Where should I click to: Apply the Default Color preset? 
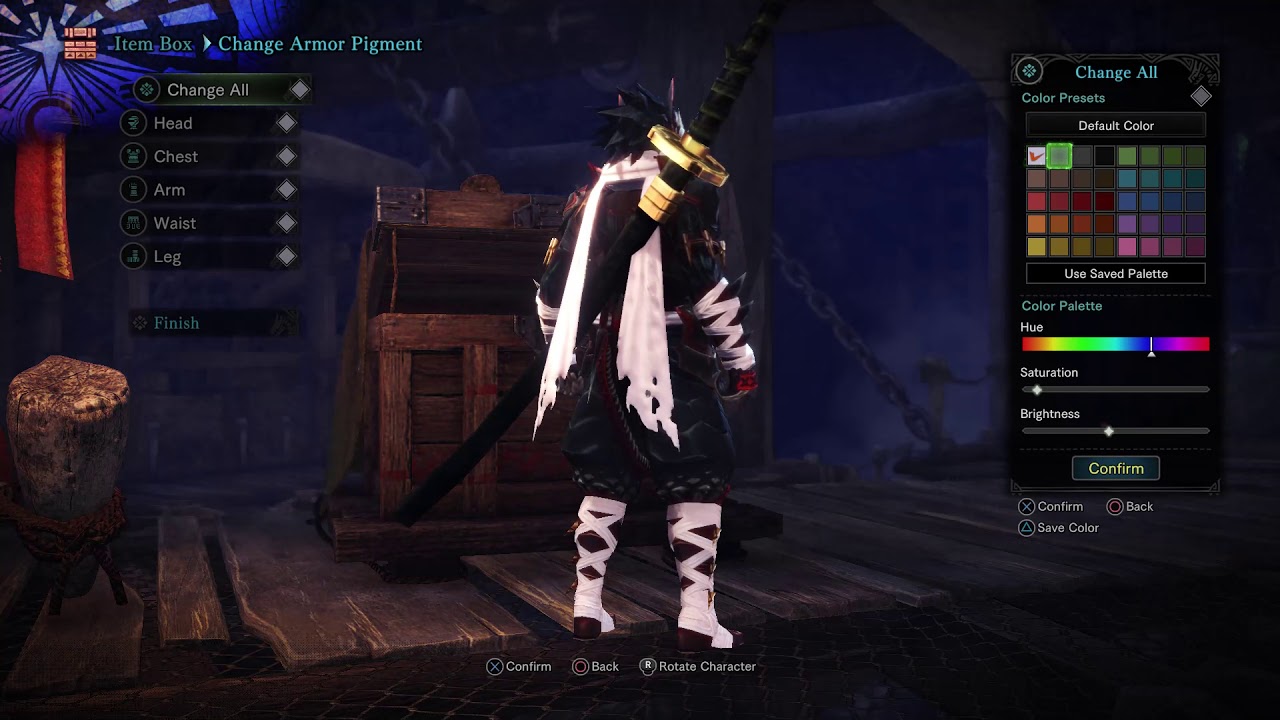coord(1115,126)
